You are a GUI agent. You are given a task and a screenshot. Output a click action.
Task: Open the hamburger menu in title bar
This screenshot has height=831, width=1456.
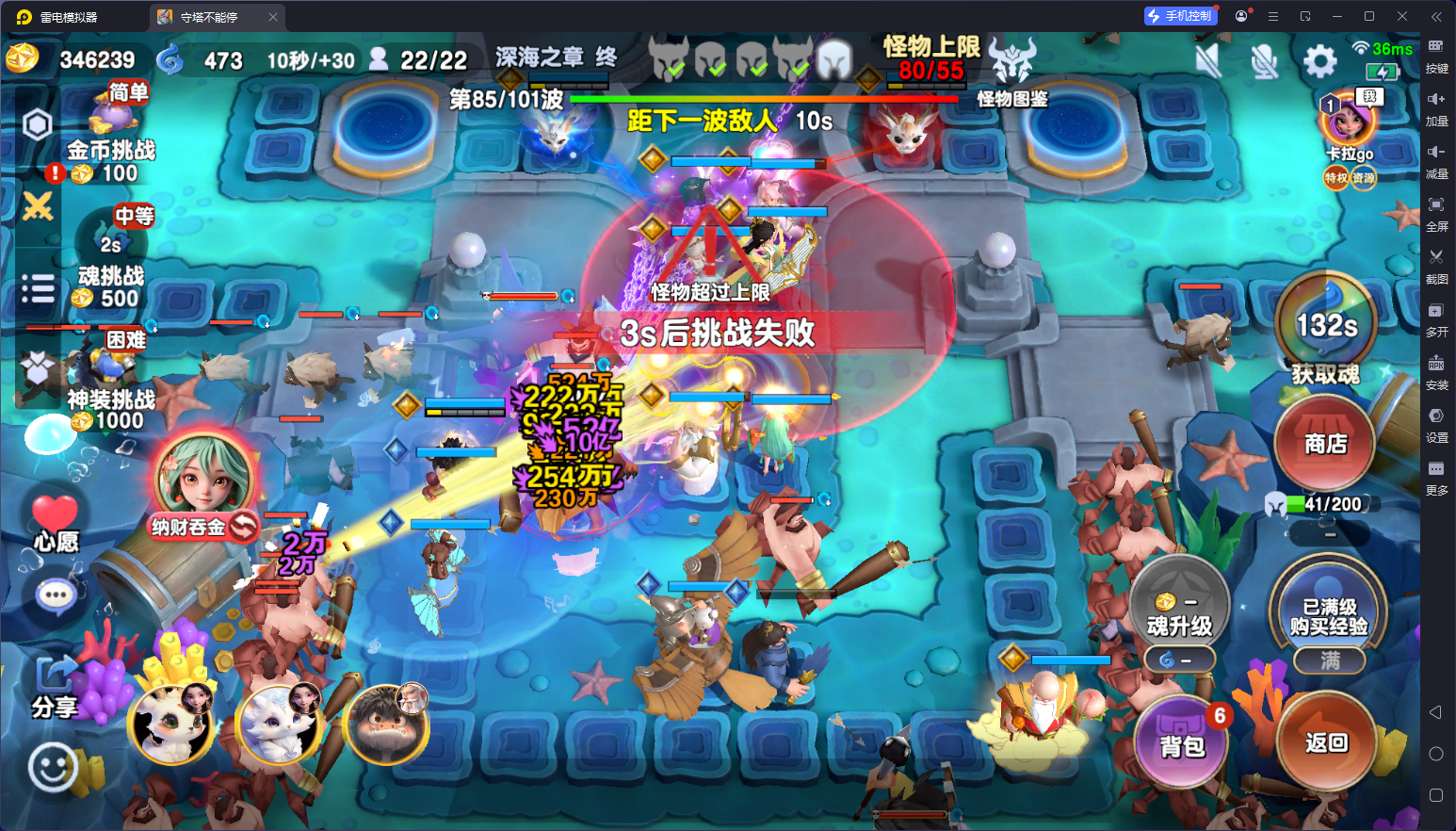pyautogui.click(x=1272, y=16)
